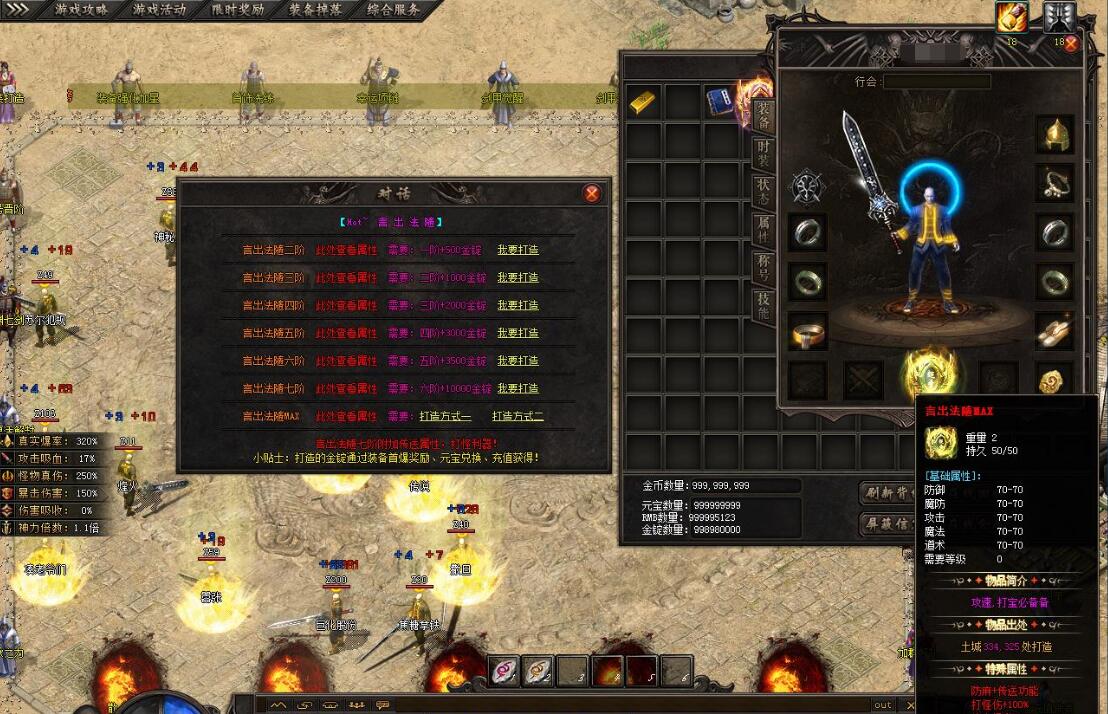Close the character equipment panel
This screenshot has width=1108, height=714.
(x=1071, y=43)
